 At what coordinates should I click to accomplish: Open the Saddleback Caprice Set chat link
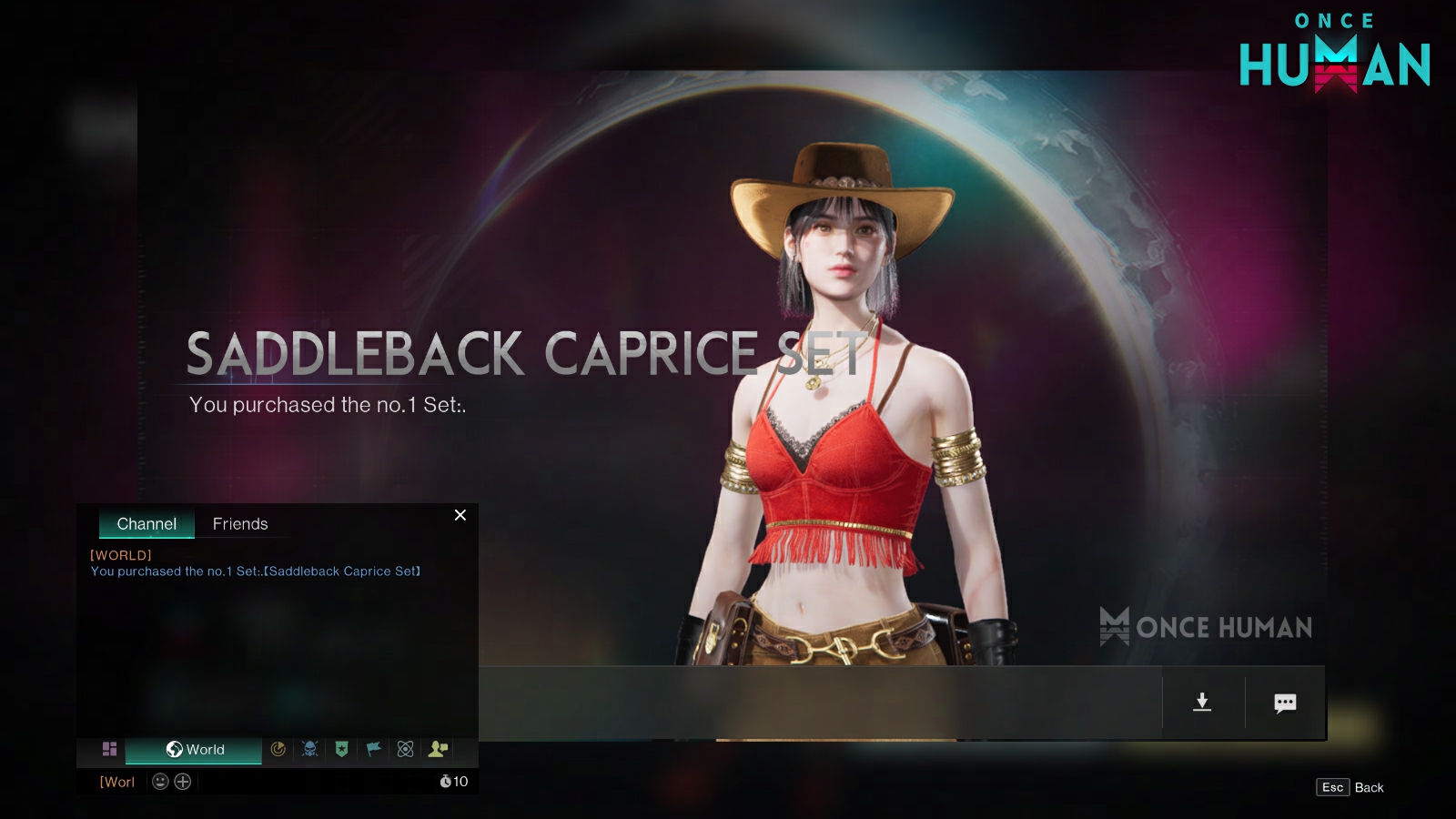click(x=342, y=571)
